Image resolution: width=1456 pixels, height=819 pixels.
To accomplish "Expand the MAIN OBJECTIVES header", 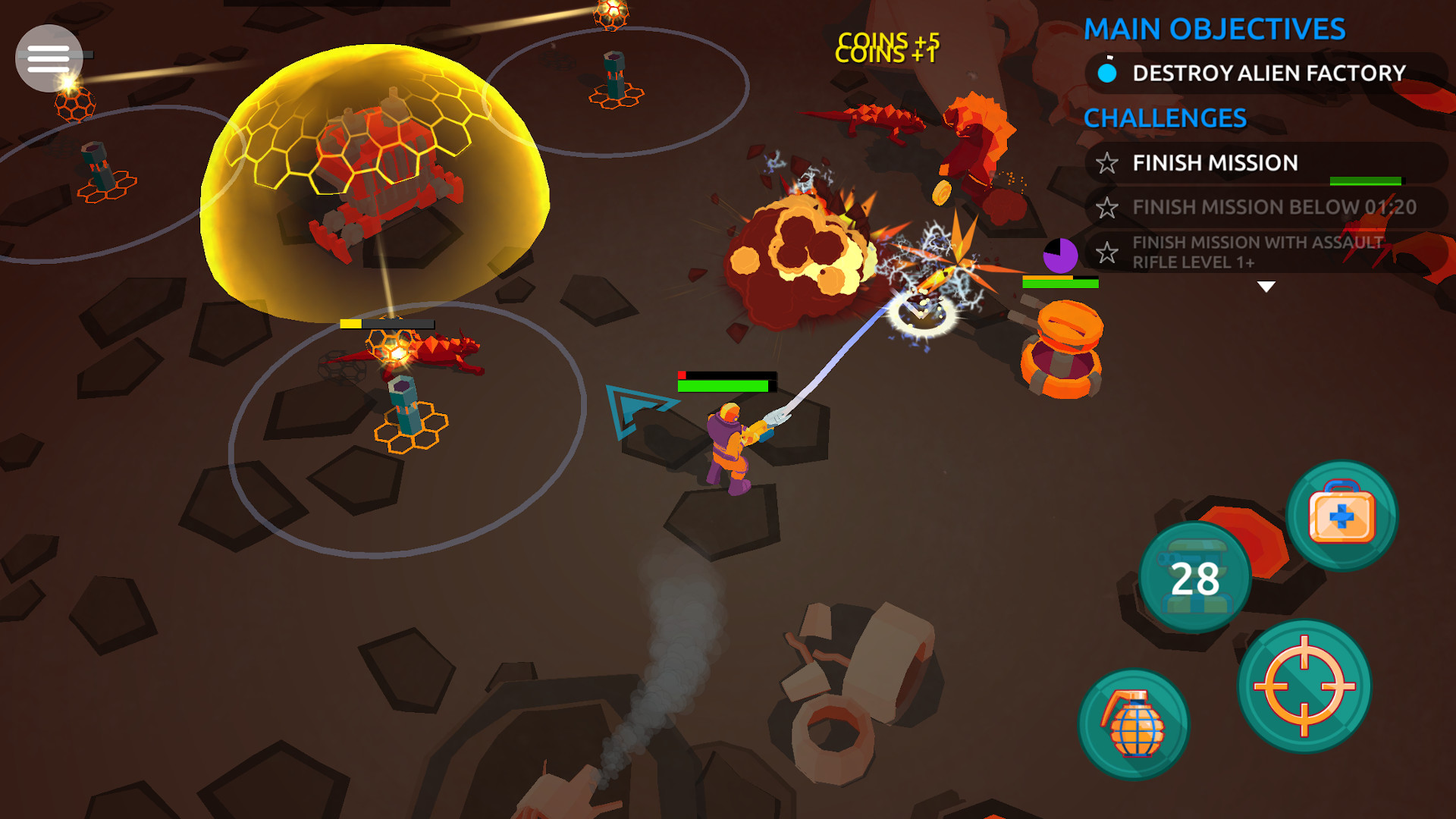I will coord(1215,29).
